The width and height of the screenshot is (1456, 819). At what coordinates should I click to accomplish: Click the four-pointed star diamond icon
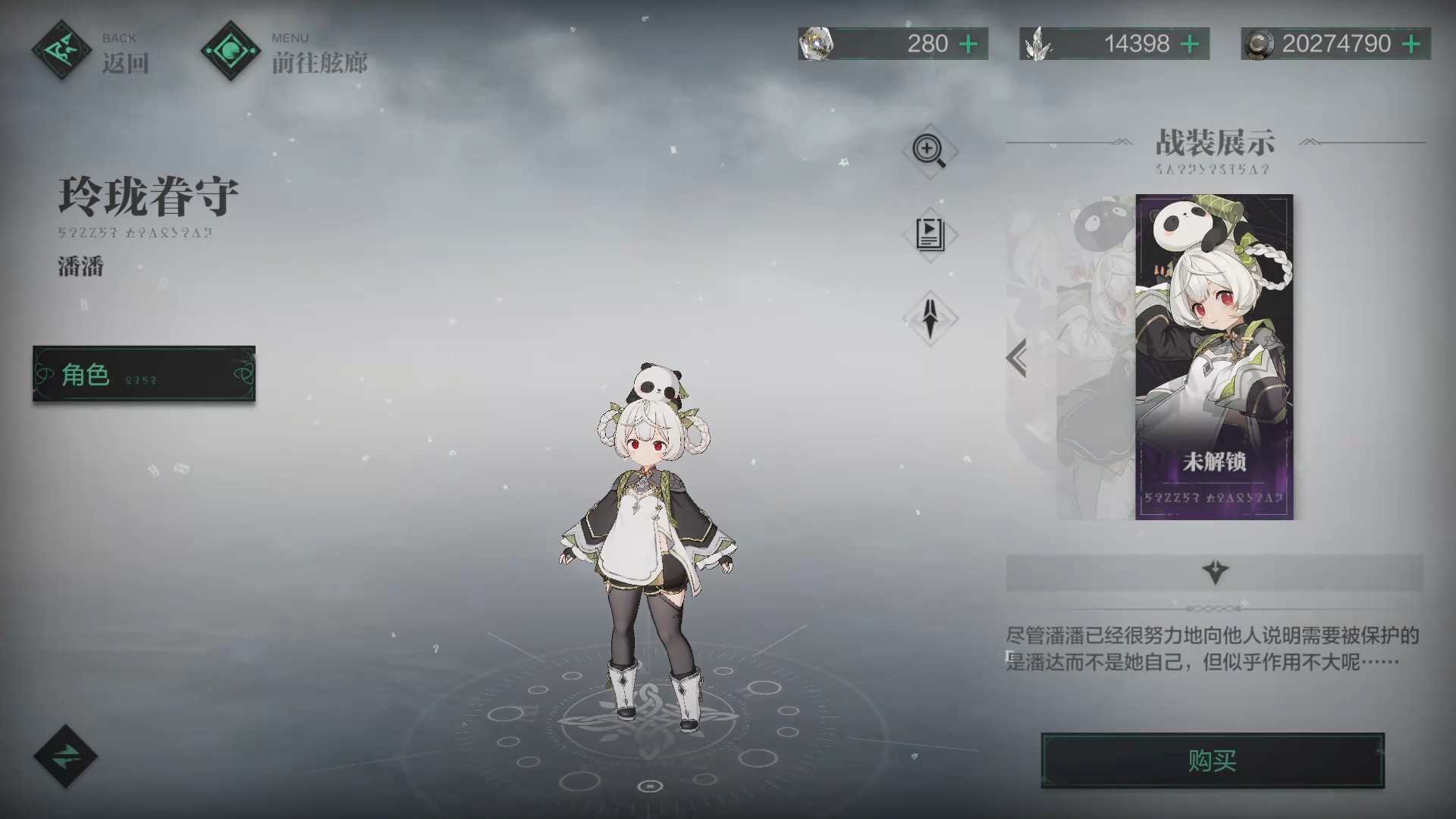[x=930, y=318]
